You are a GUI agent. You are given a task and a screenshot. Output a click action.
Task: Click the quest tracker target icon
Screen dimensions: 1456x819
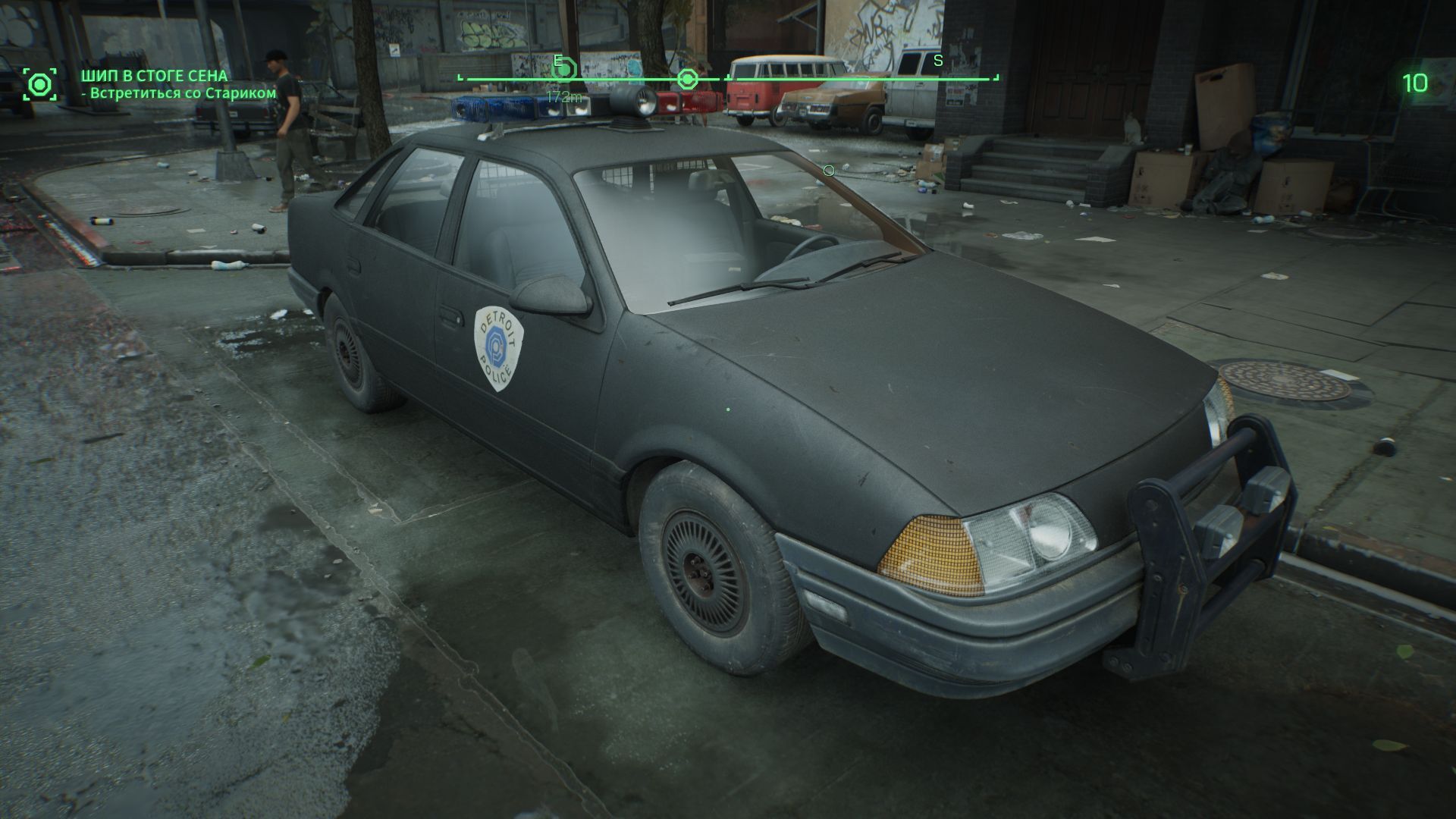[39, 83]
